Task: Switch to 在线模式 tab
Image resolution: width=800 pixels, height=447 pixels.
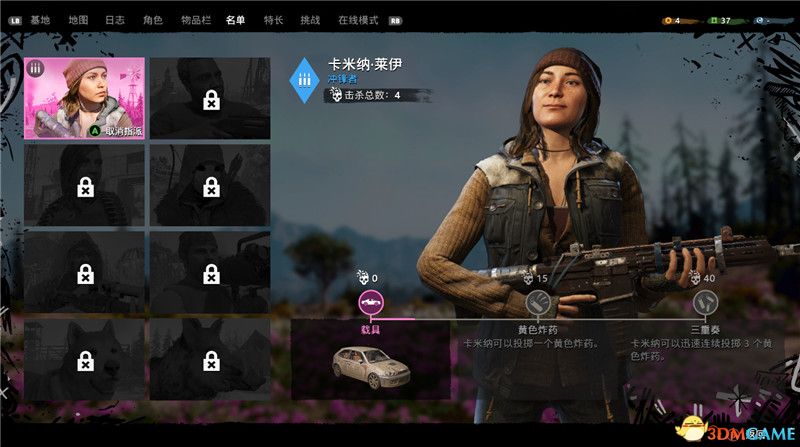Action: coord(357,19)
